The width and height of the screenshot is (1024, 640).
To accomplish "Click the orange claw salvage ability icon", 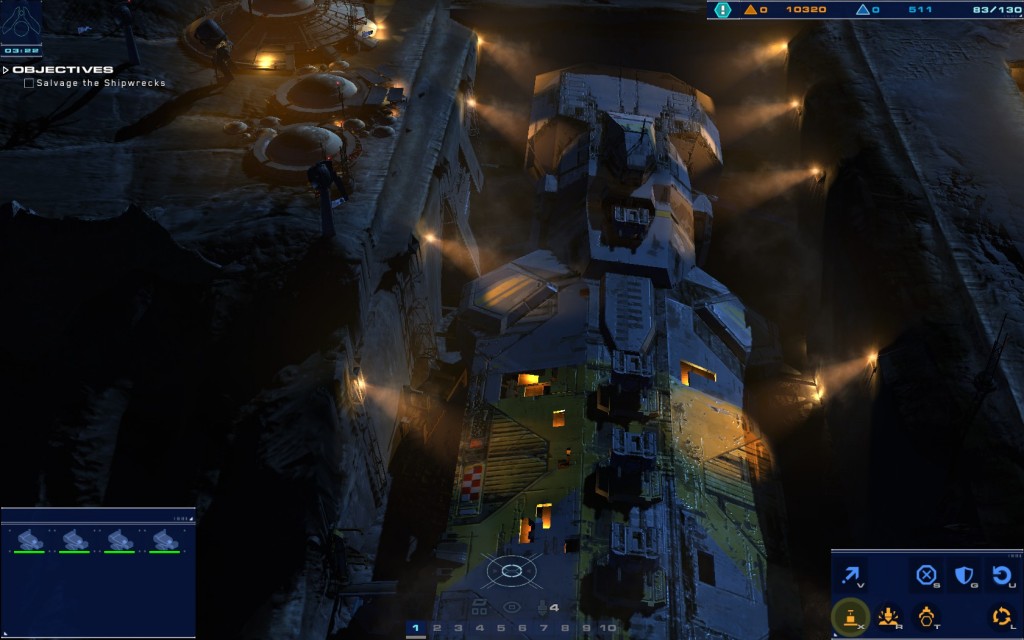I will click(x=926, y=616).
